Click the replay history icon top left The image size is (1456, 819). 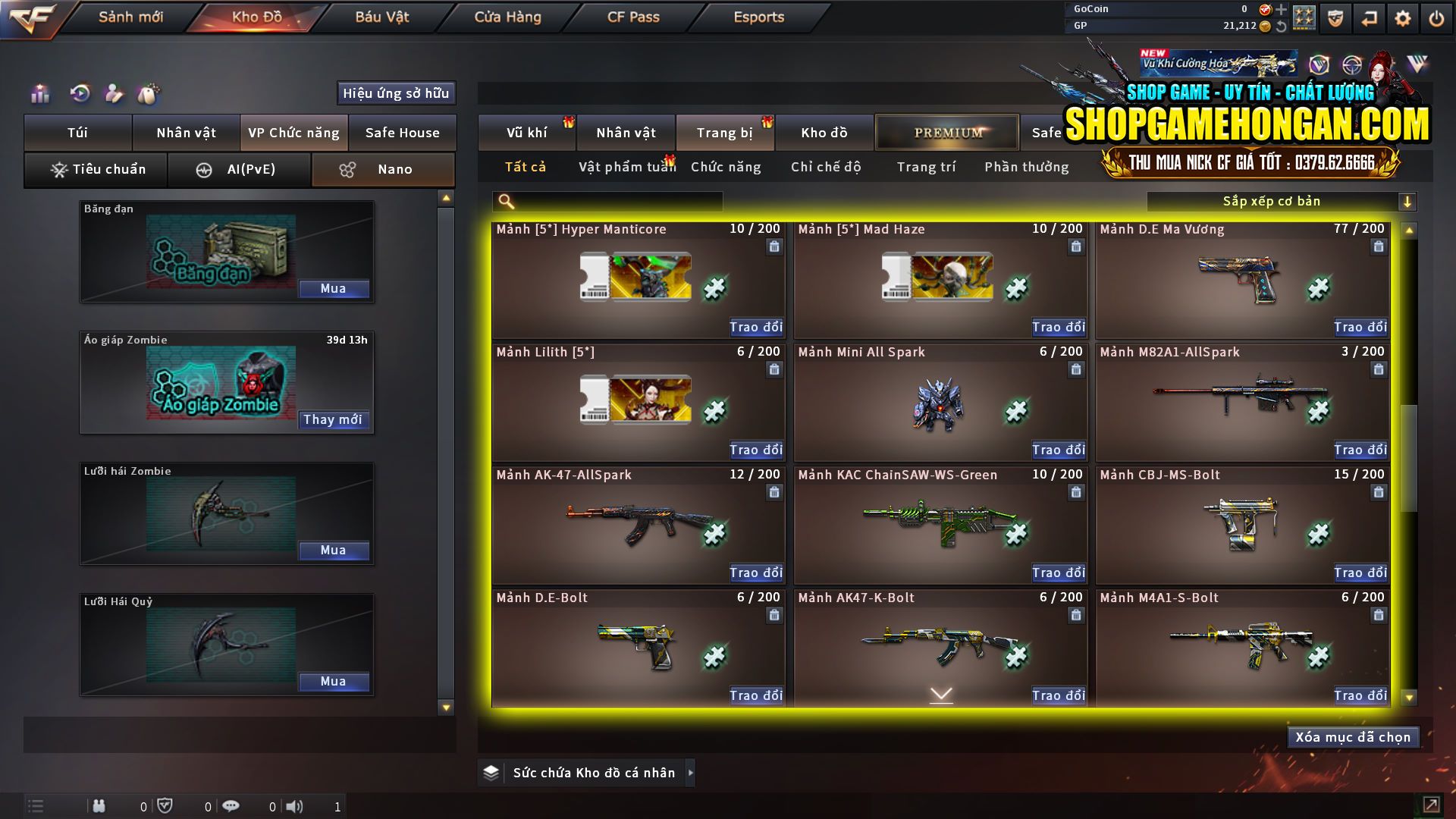pyautogui.click(x=79, y=94)
